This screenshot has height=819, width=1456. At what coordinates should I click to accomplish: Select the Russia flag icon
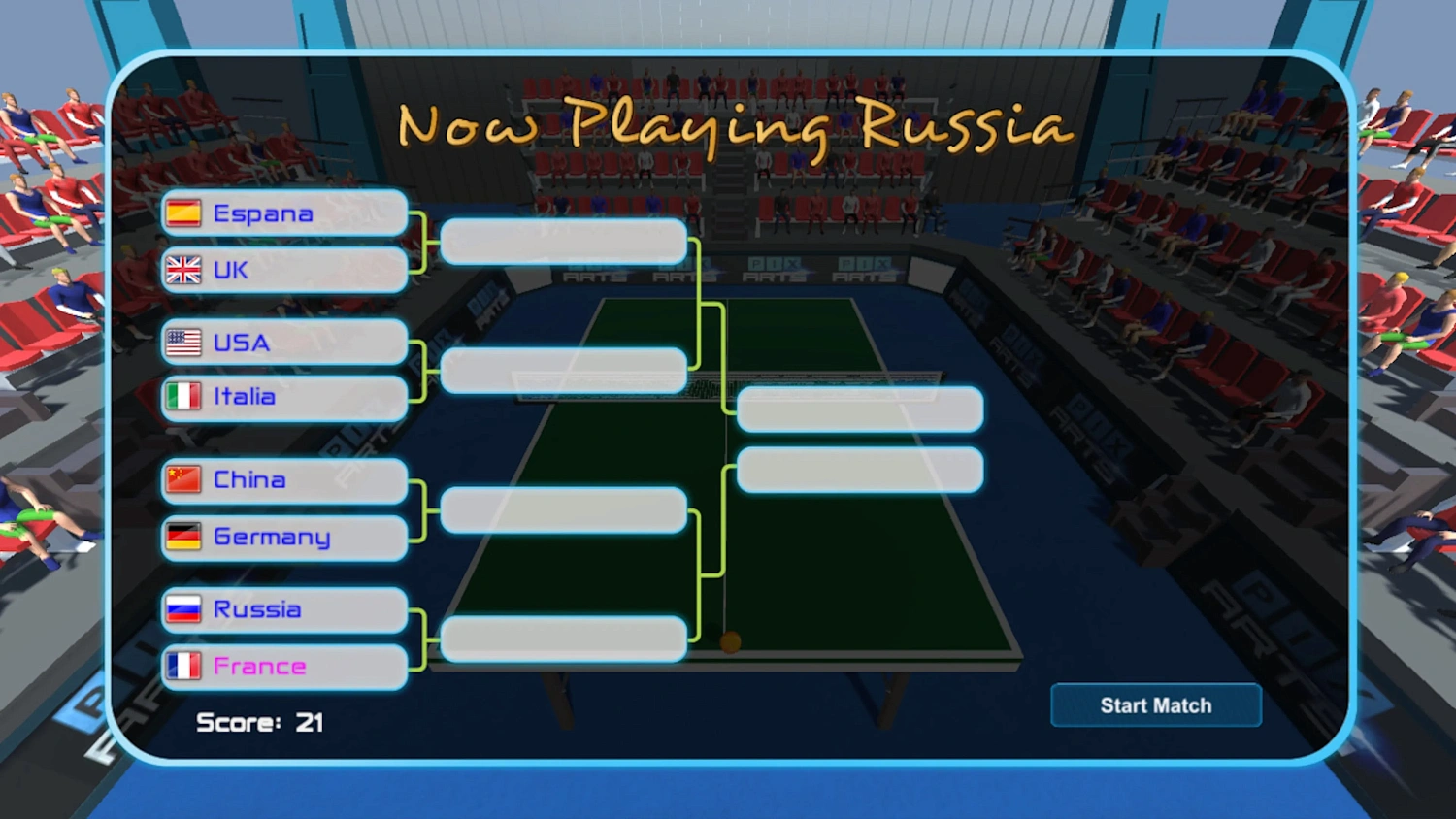(x=183, y=608)
